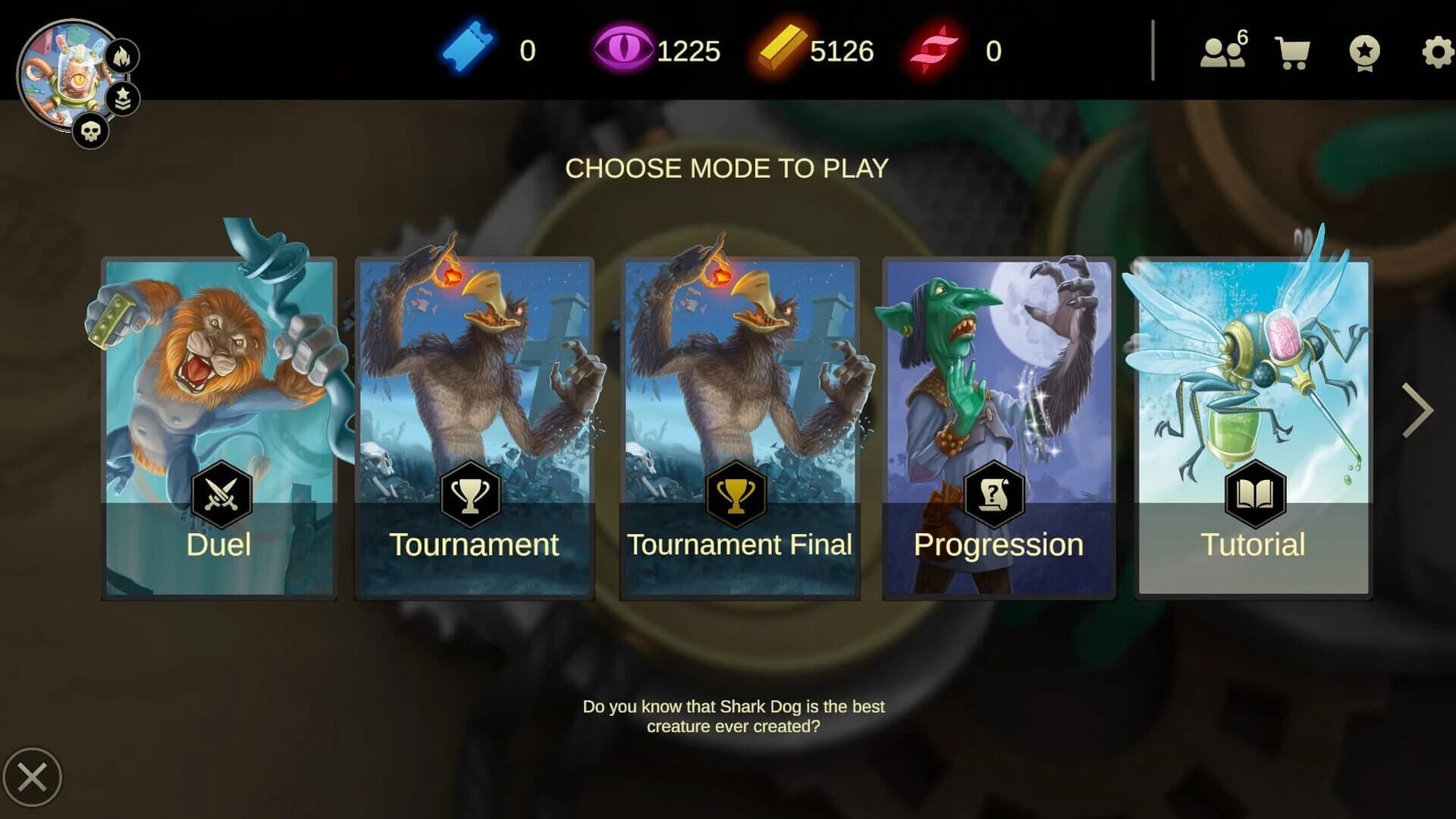The width and height of the screenshot is (1456, 819).
Task: View achievements via the medal icon
Action: tap(1365, 52)
